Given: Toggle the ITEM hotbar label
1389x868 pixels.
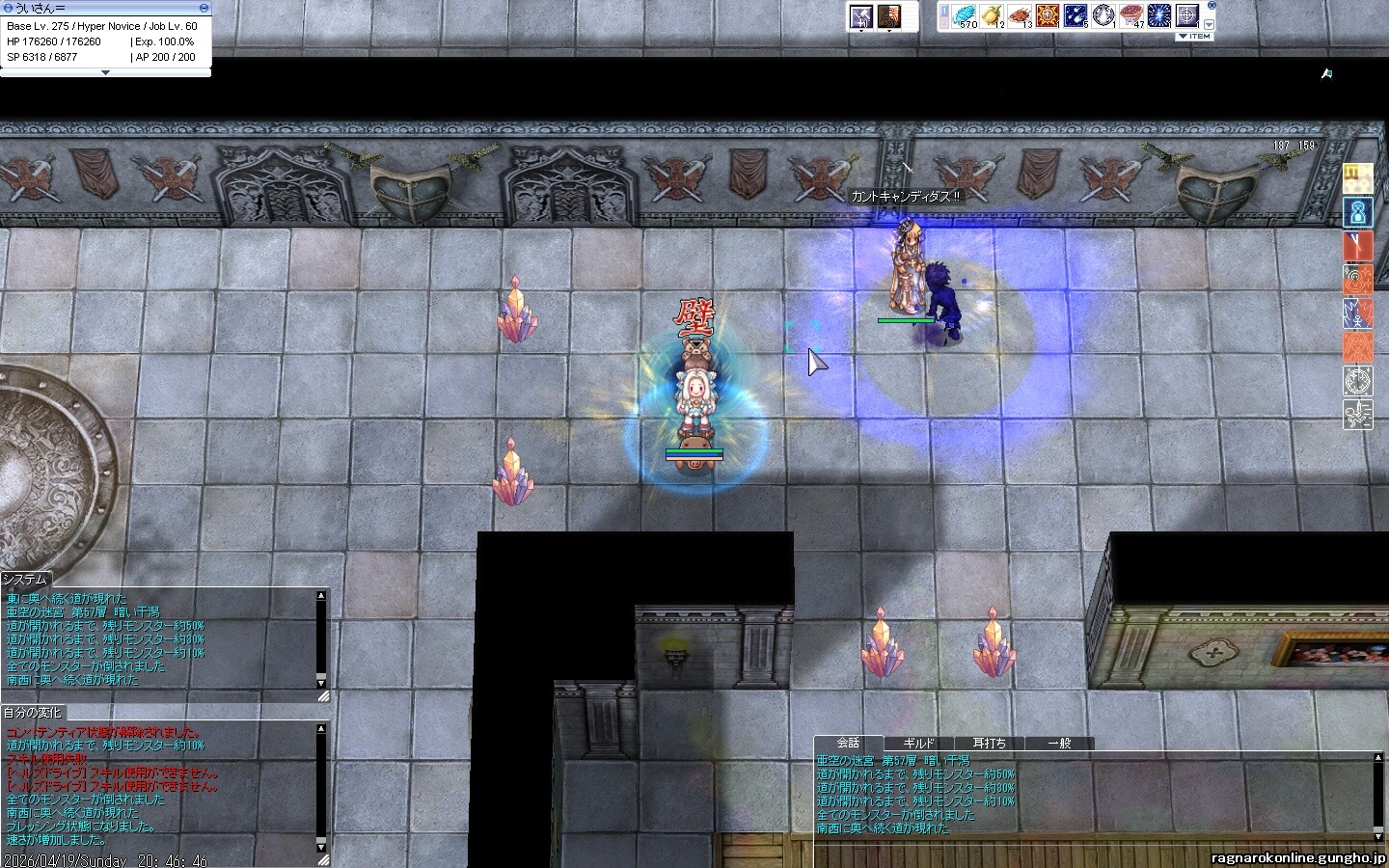Looking at the screenshot, I should (x=1194, y=37).
